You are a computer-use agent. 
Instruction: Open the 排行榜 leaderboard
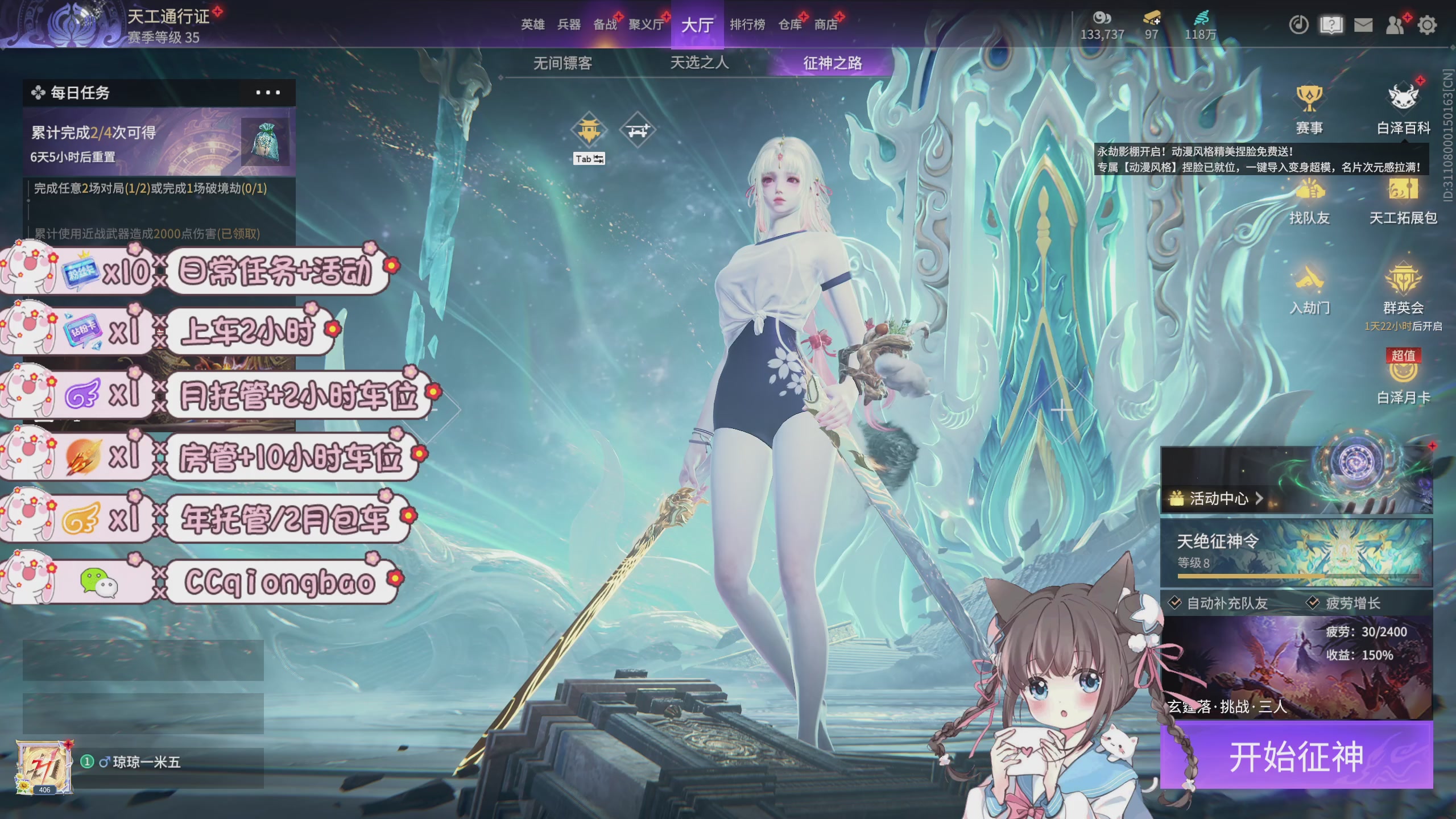pos(747,24)
